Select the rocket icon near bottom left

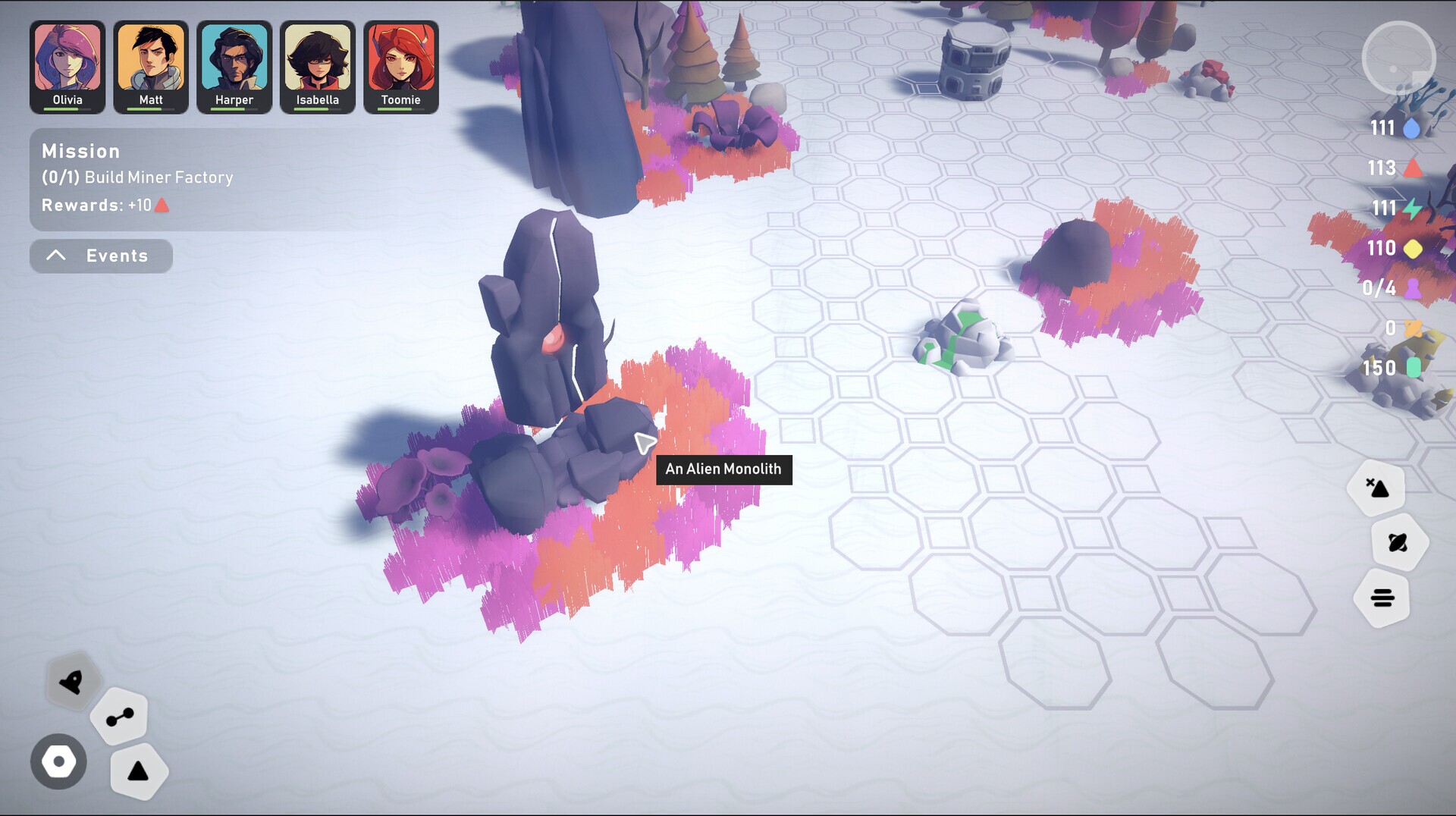click(71, 683)
